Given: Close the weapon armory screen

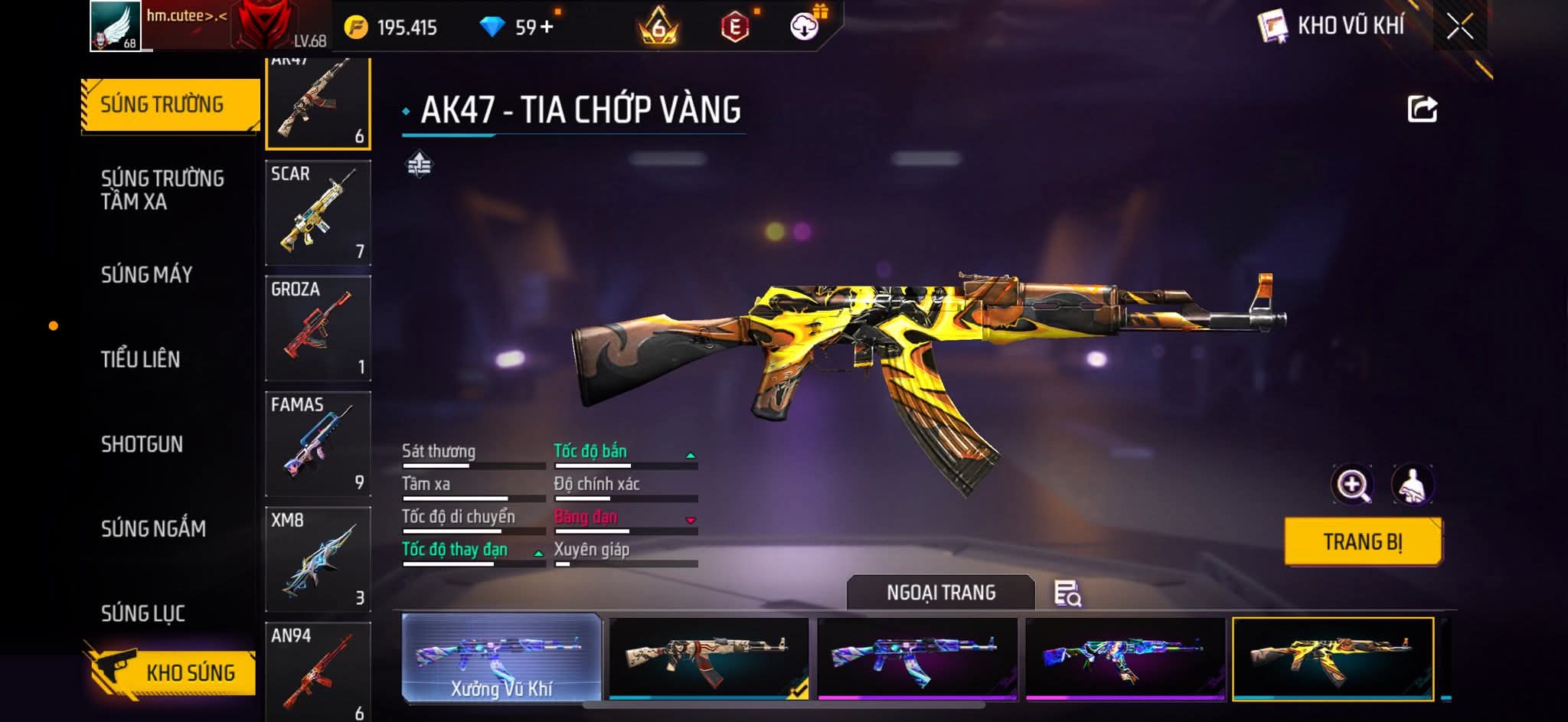Looking at the screenshot, I should 1459,27.
